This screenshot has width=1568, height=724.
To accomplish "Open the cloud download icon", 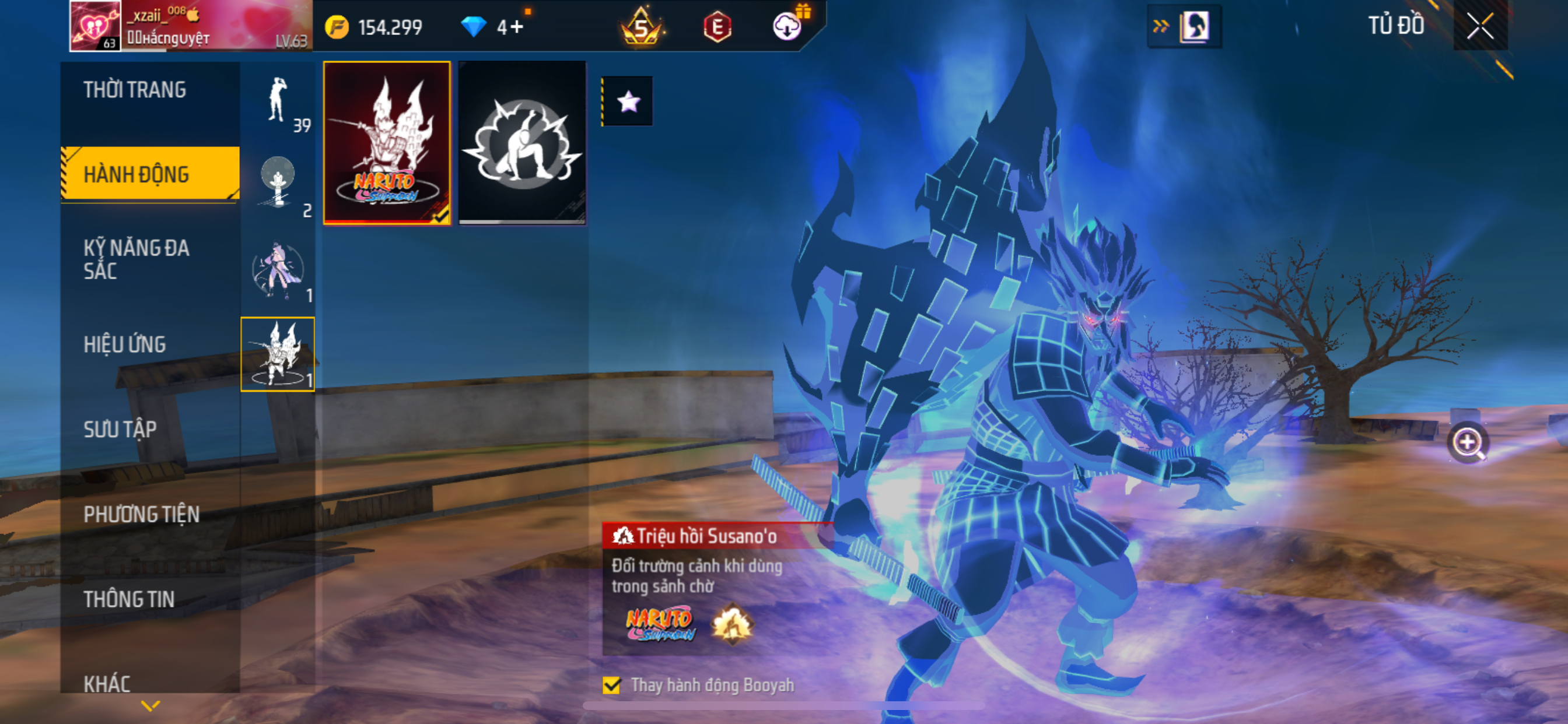I will (x=786, y=27).
